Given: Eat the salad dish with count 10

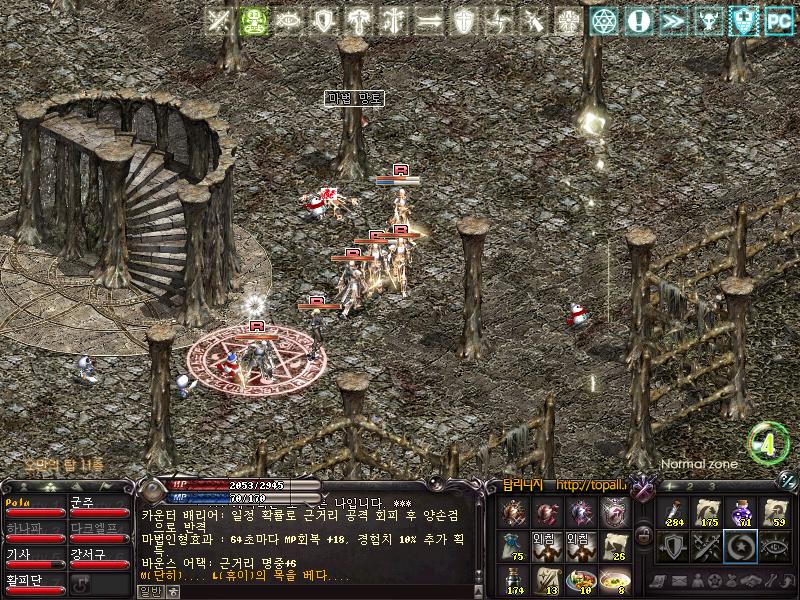Looking at the screenshot, I should (x=580, y=580).
